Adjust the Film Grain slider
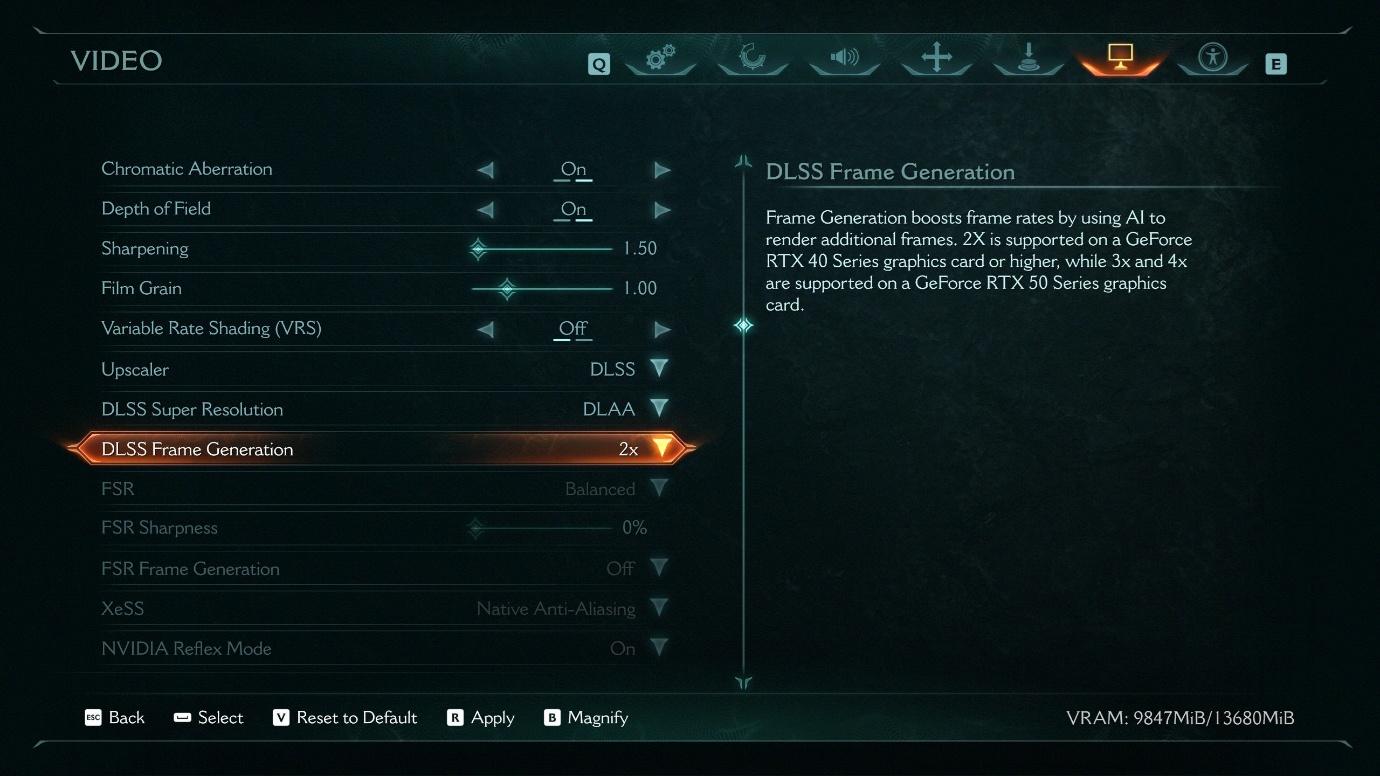1380x776 pixels. [507, 289]
